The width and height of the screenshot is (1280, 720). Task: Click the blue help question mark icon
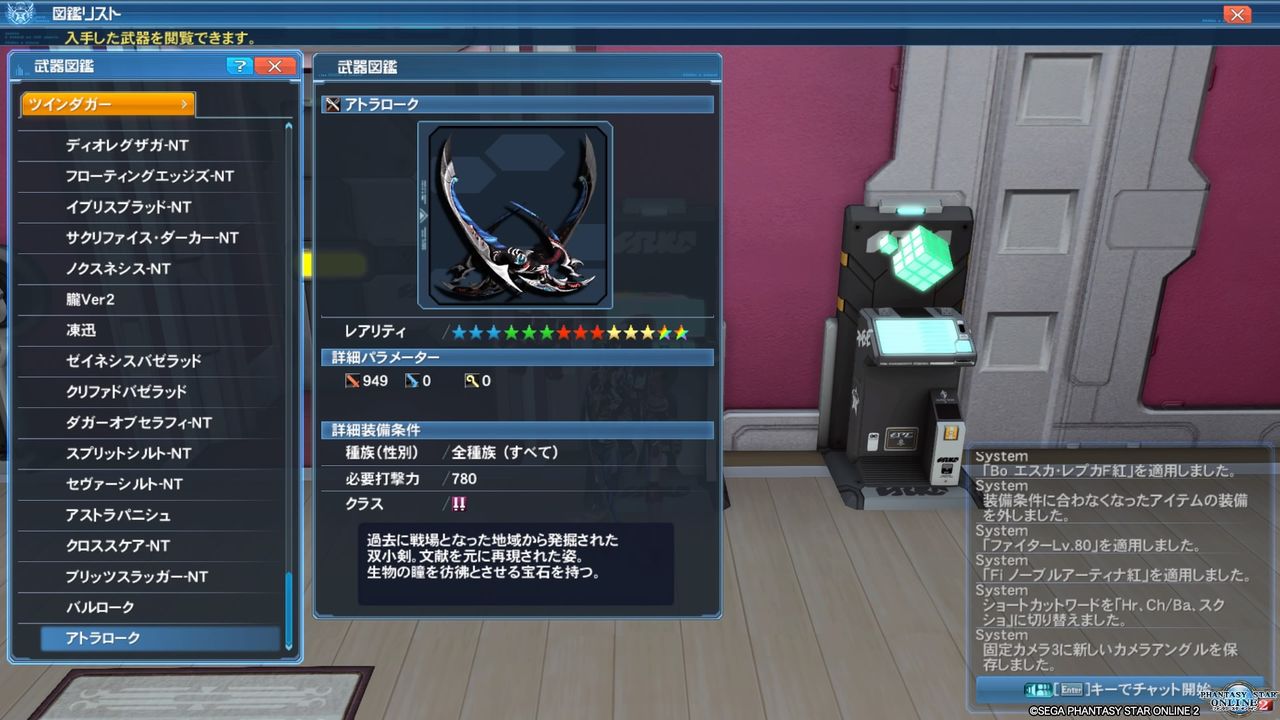pyautogui.click(x=238, y=66)
